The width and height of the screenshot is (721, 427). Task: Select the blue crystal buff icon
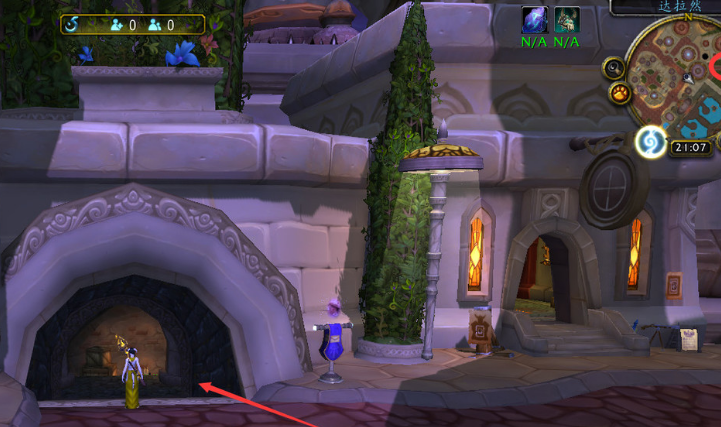[534, 20]
